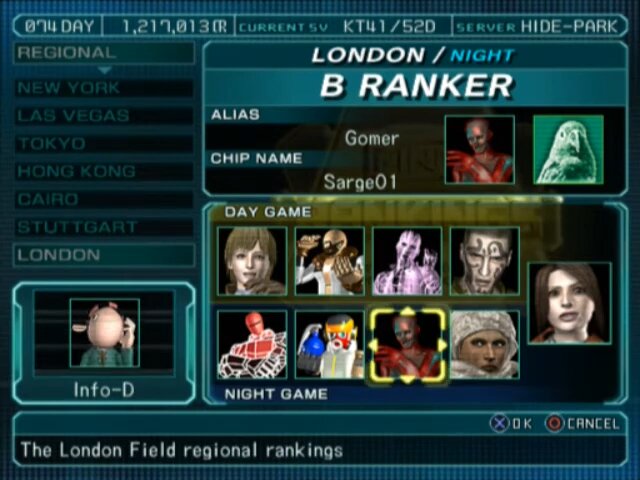Choose HONG KONG in the list

click(104, 172)
